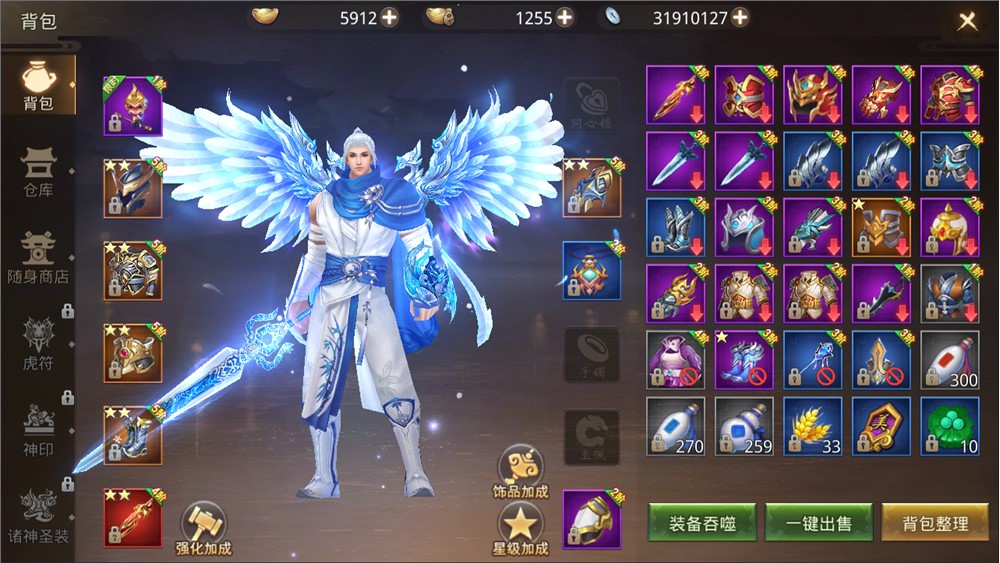1000x563 pixels.
Task: Click the 装备吞噬 equipment devour button
Action: click(x=702, y=523)
